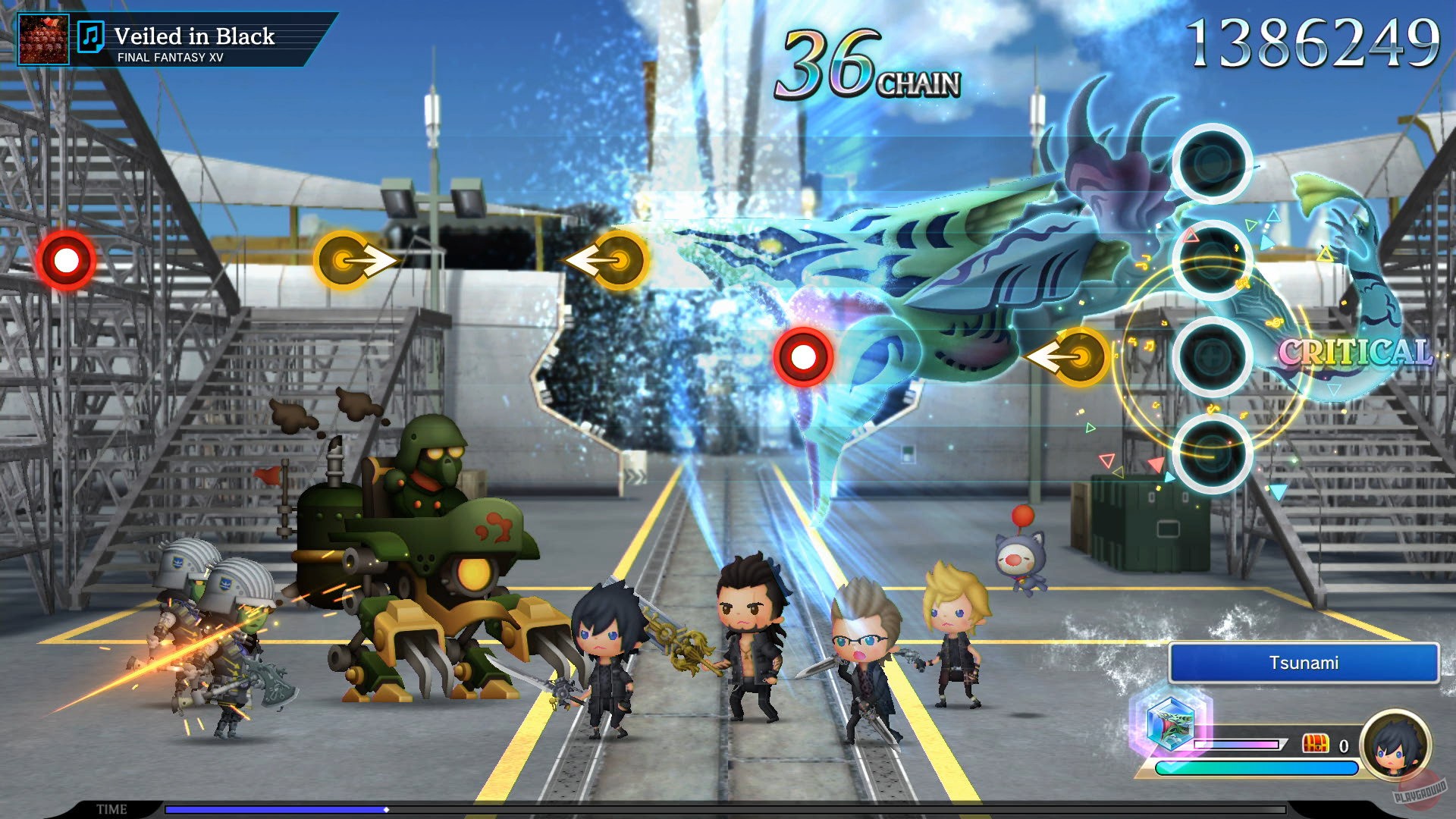
Task: Click the FINAL FANTASY XV subtitle label
Action: [x=171, y=57]
